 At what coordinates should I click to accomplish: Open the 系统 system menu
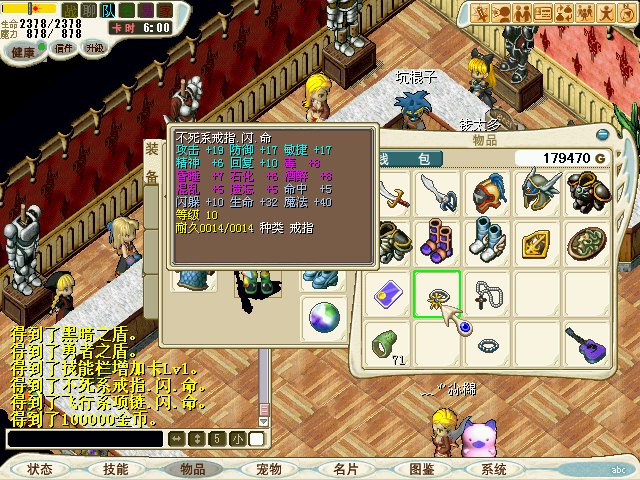(x=493, y=469)
